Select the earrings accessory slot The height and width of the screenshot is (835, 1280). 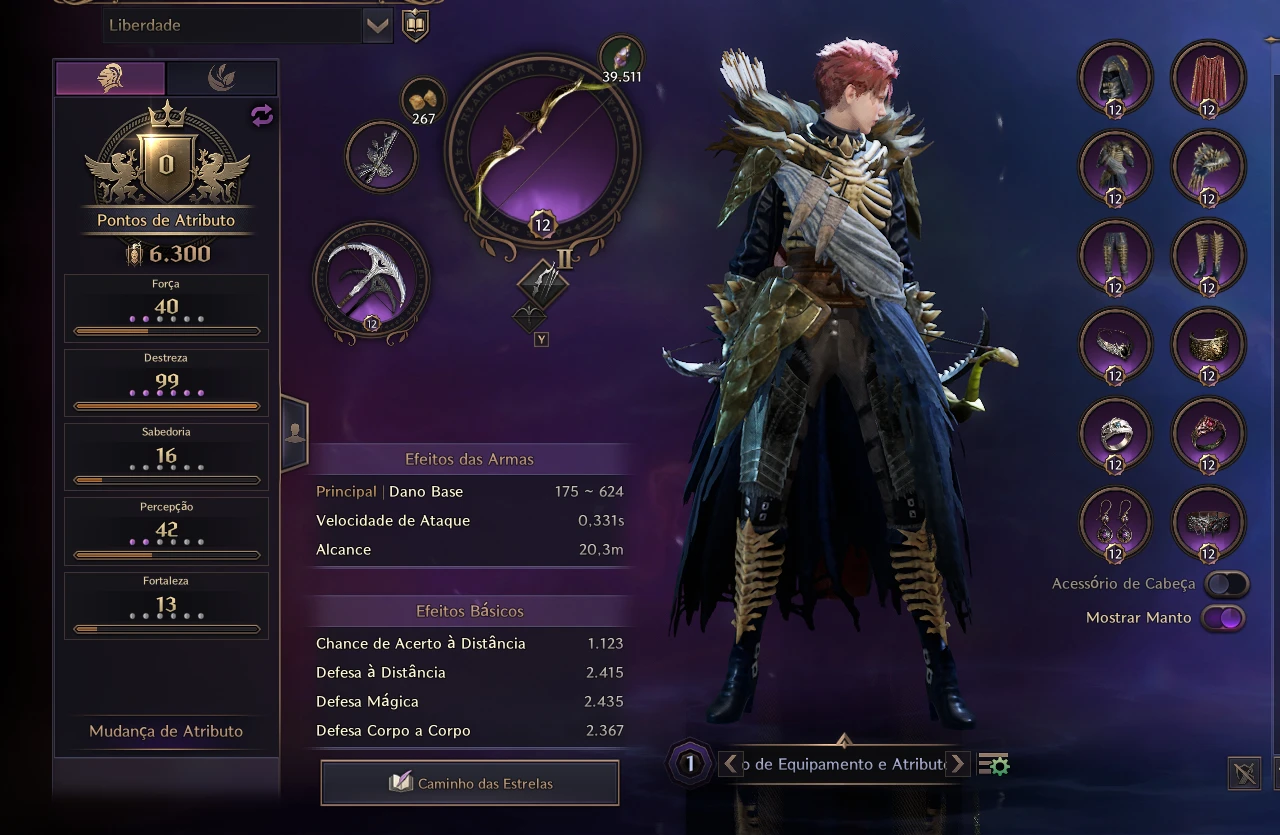tap(1115, 523)
